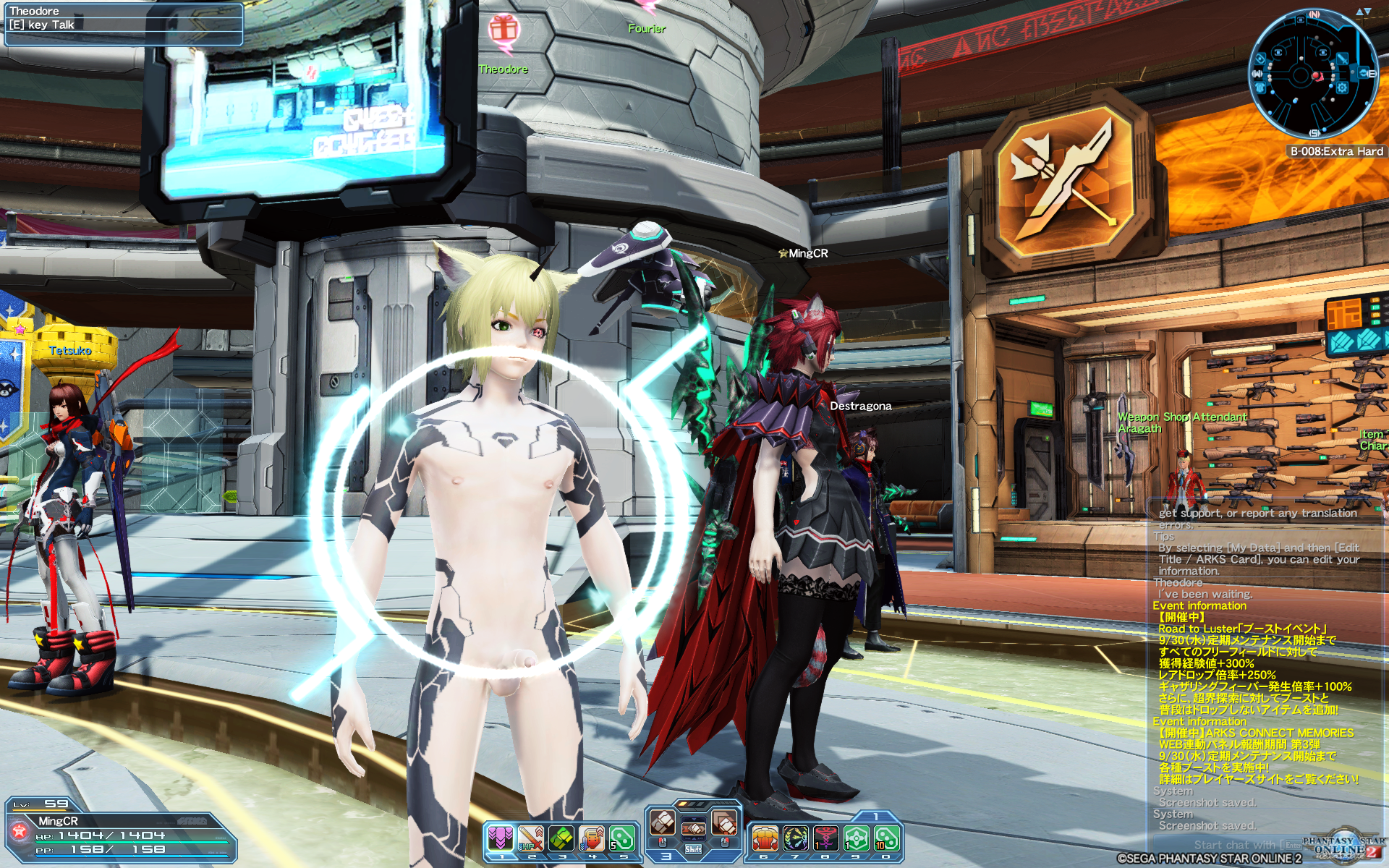Select the left mouse-button weapon slot icon

[x=662, y=822]
